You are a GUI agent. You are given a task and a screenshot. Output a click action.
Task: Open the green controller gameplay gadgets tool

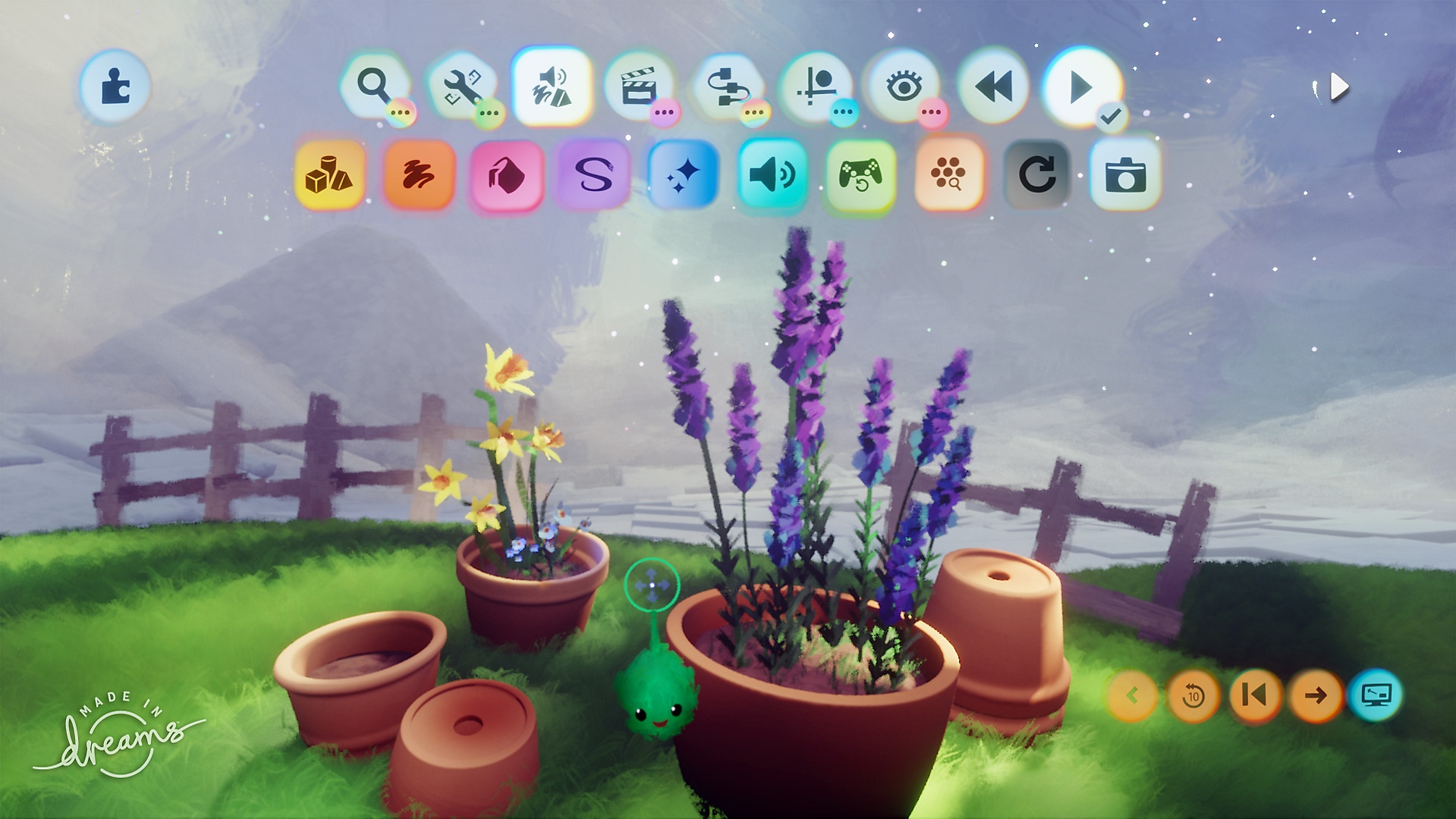(859, 176)
